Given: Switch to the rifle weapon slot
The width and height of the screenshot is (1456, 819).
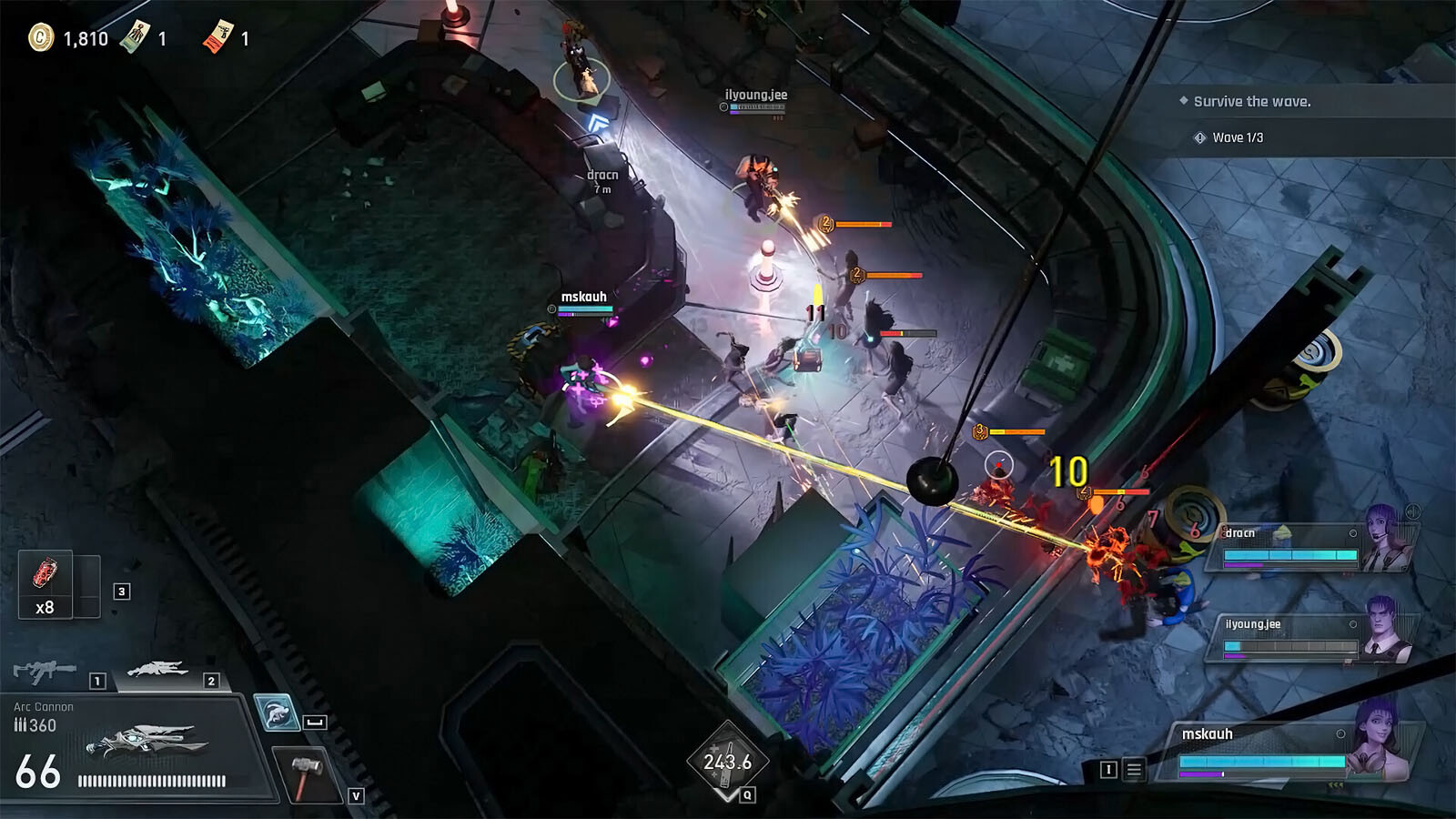Looking at the screenshot, I should coord(45,672).
